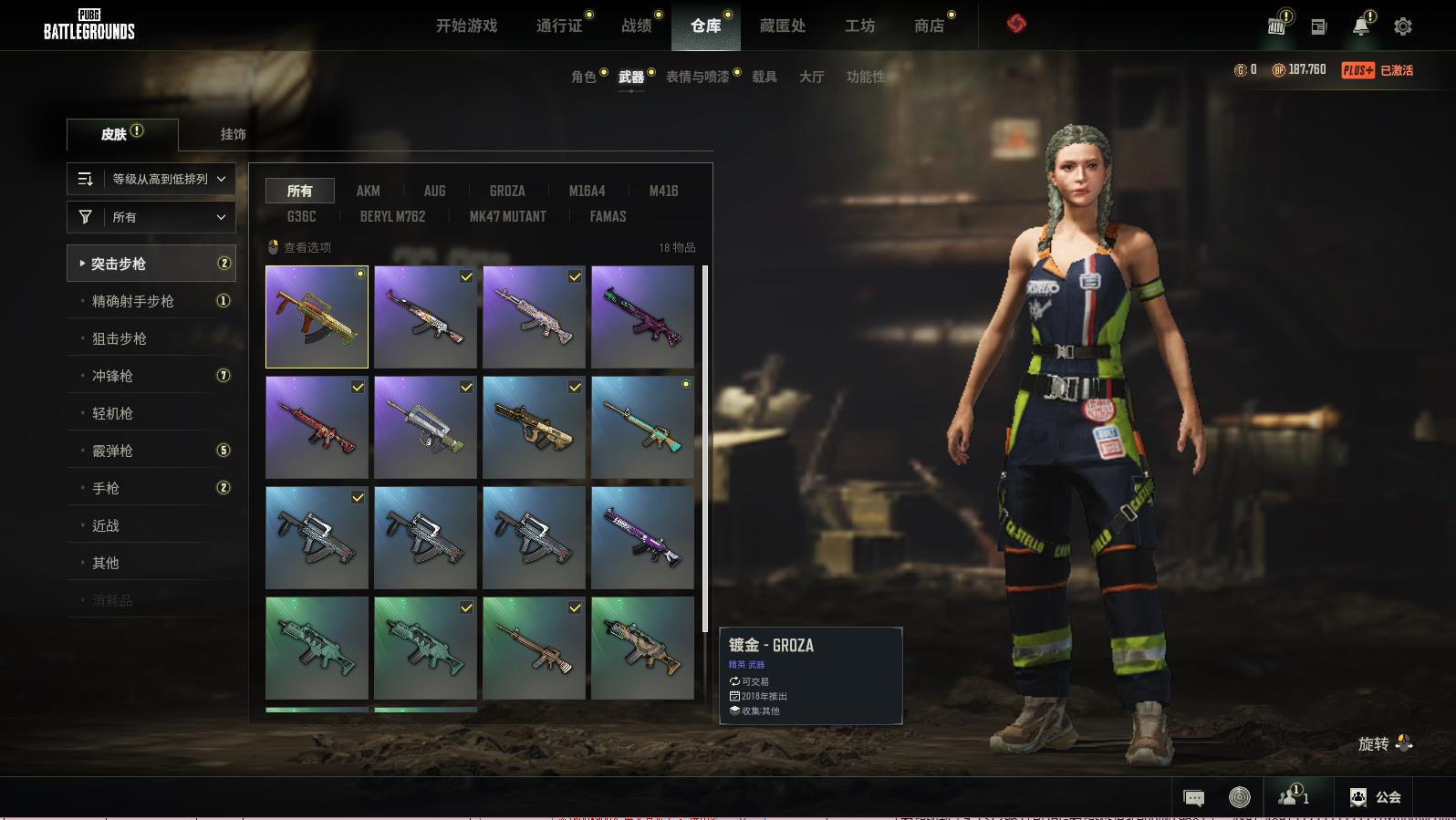This screenshot has width=1456, height=820.
Task: Open the 等级从高到低排列 sort dropdown
Action: coord(151,179)
